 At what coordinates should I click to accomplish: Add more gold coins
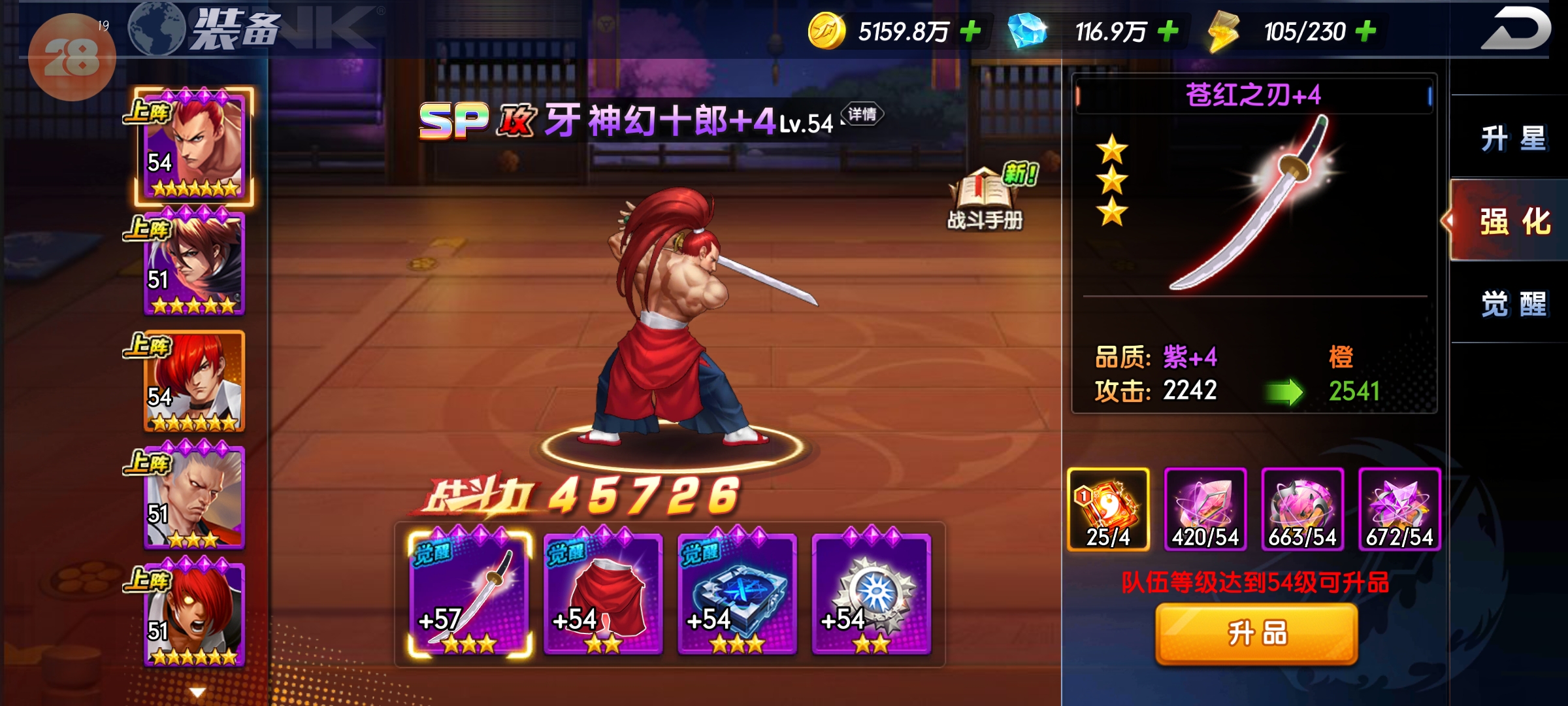[x=971, y=31]
